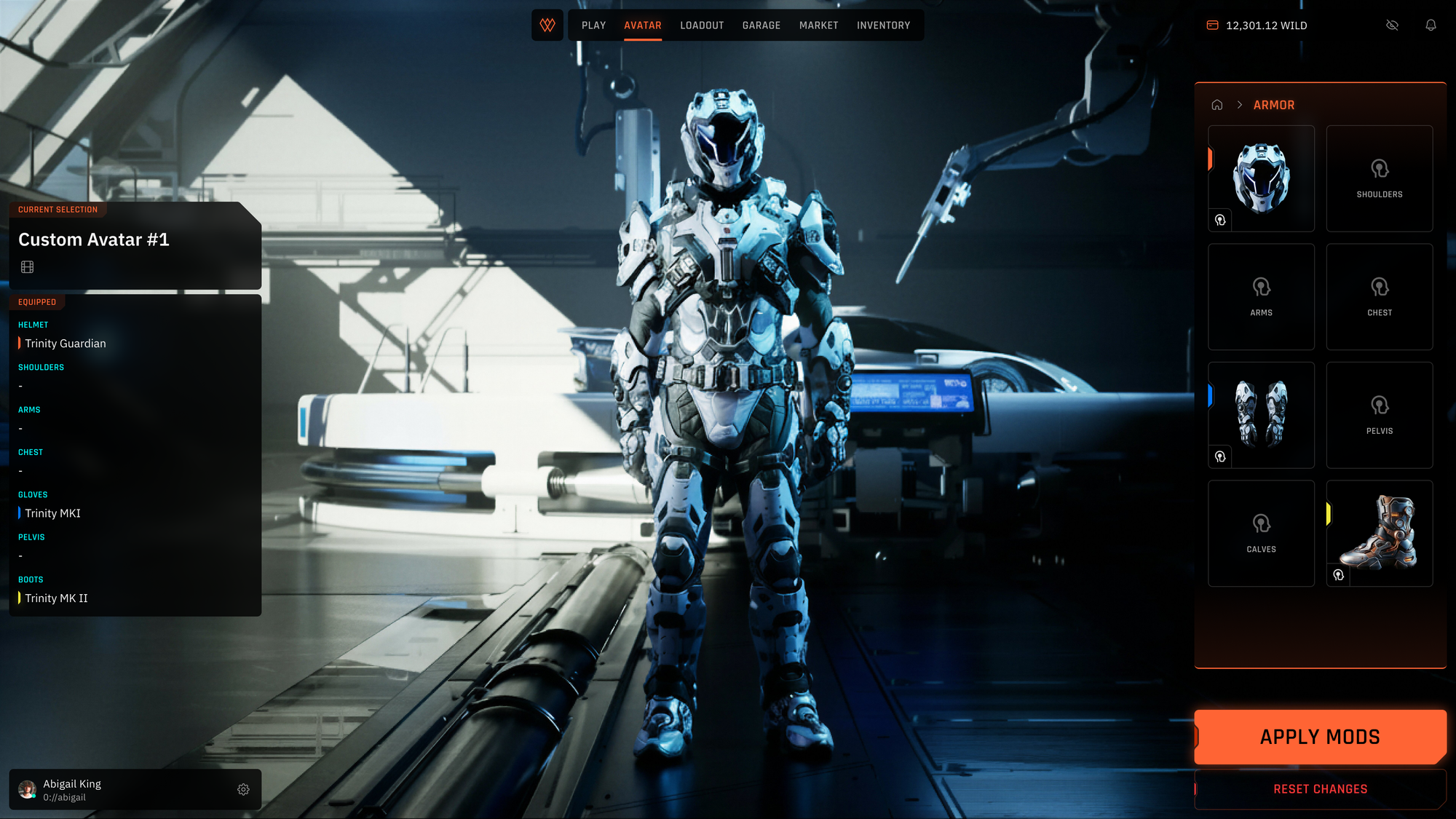Select the equipped helmet armor slot
The width and height of the screenshot is (1456, 819).
click(1262, 178)
